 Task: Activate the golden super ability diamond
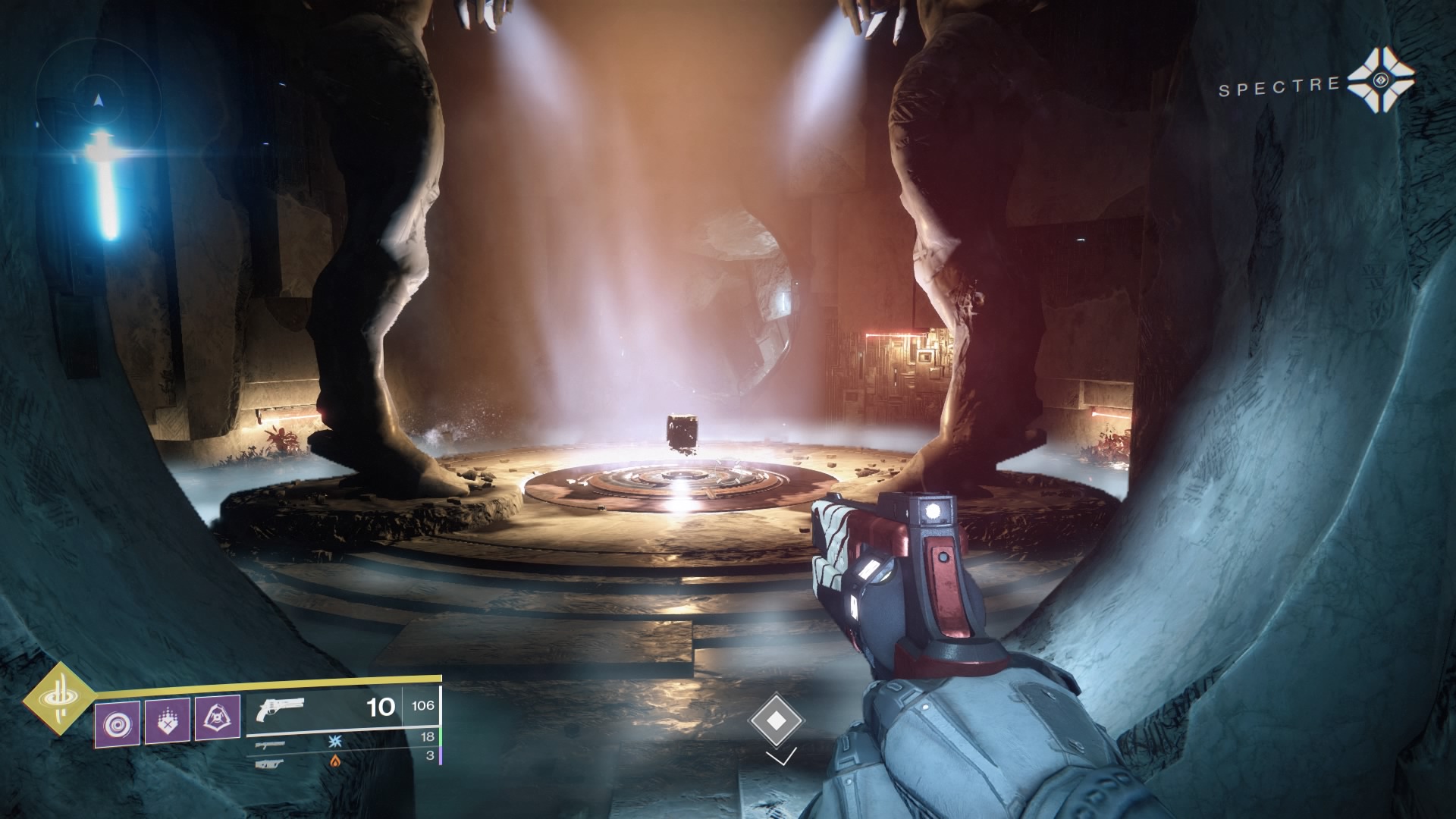(58, 698)
